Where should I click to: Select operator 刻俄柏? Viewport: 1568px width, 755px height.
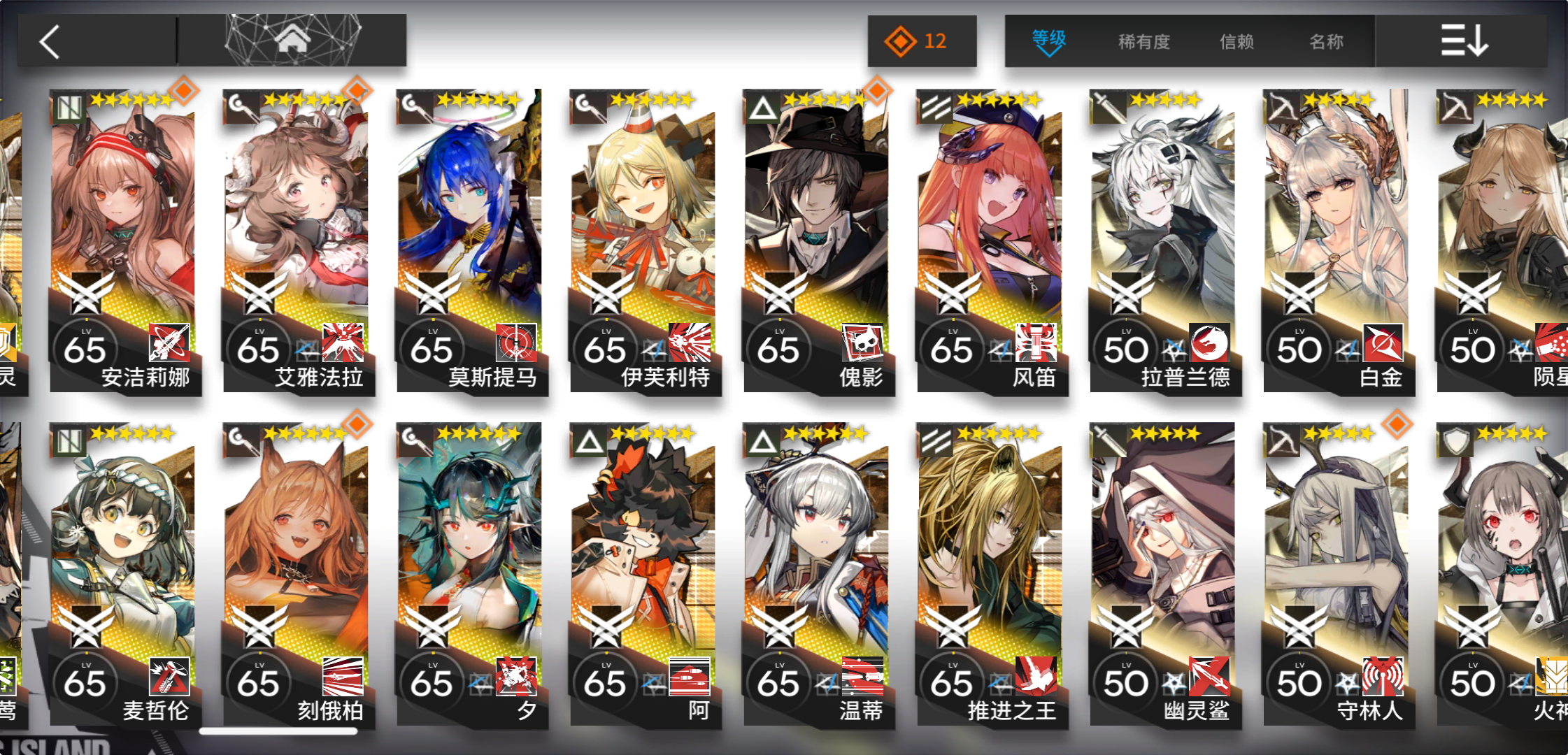pos(297,573)
